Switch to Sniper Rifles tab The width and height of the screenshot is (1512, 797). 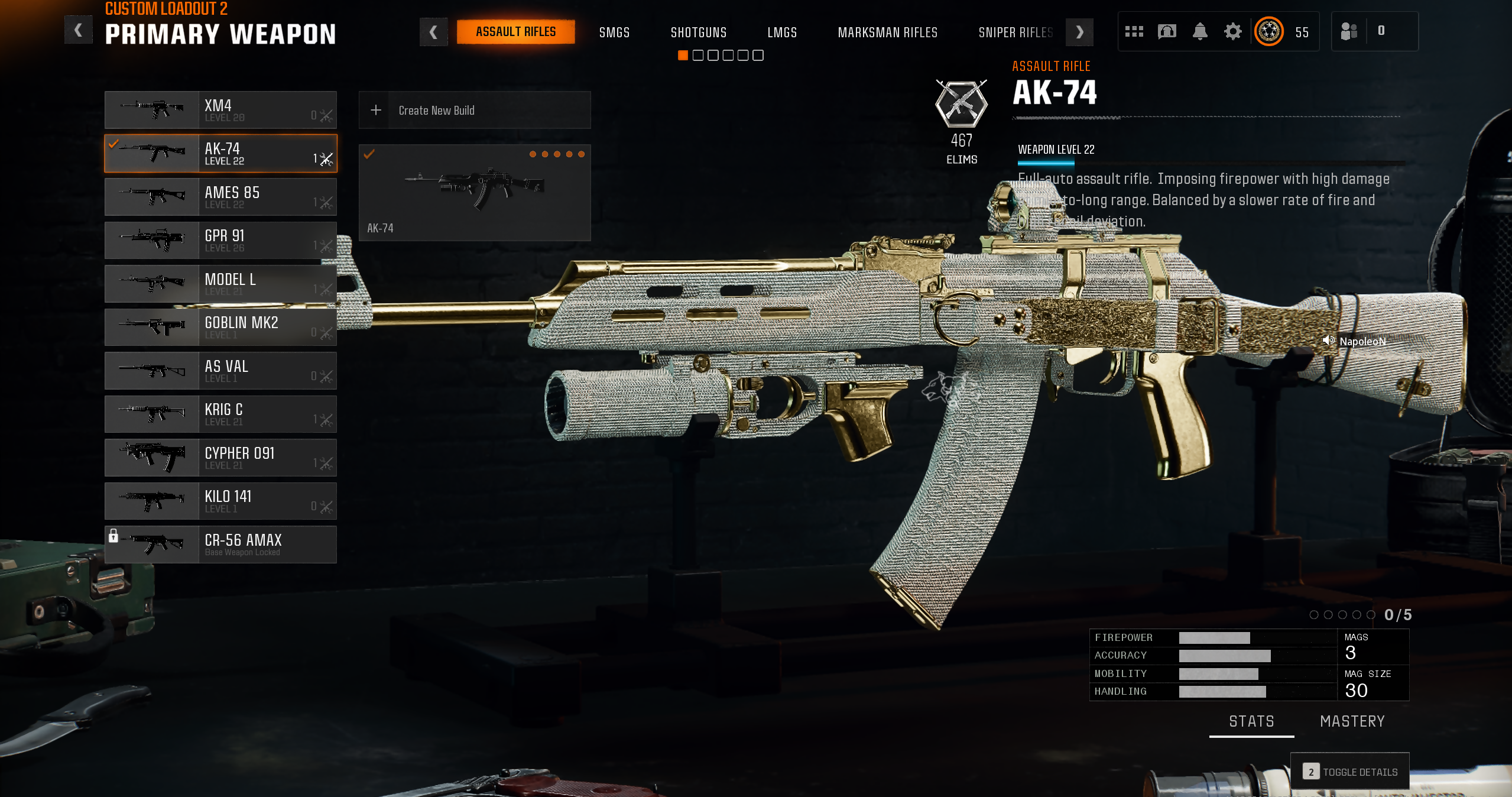point(1015,33)
